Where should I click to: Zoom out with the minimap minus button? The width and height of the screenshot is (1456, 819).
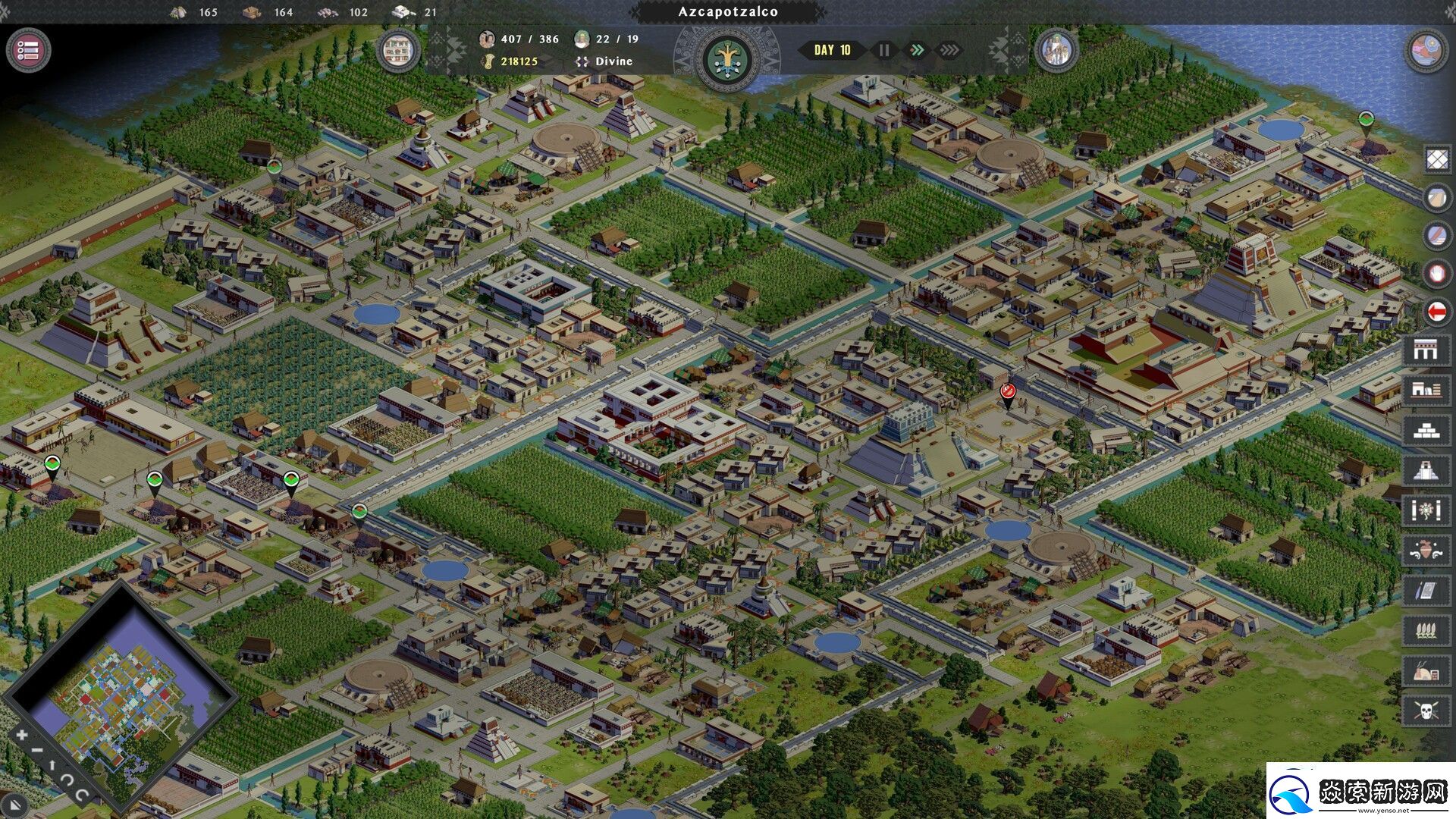coord(36,751)
